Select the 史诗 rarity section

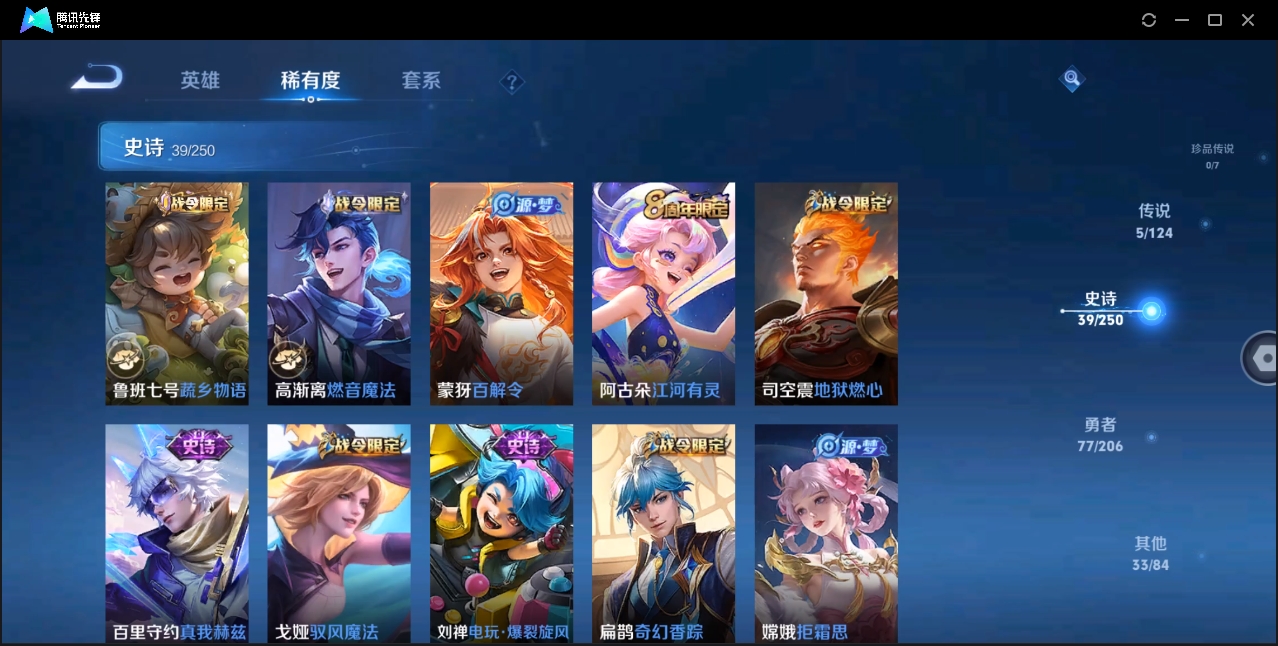point(1101,309)
